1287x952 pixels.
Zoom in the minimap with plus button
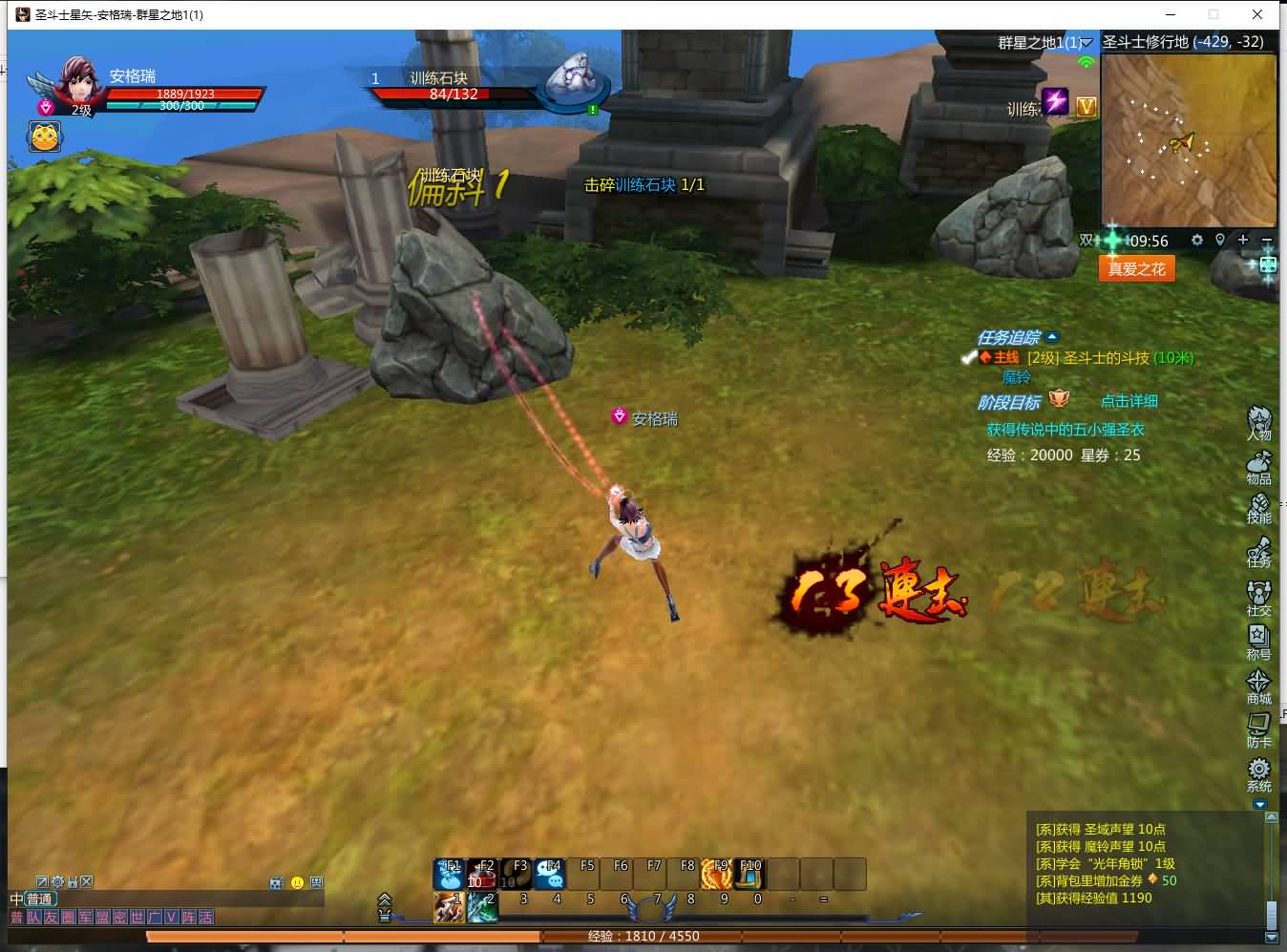tap(1243, 240)
